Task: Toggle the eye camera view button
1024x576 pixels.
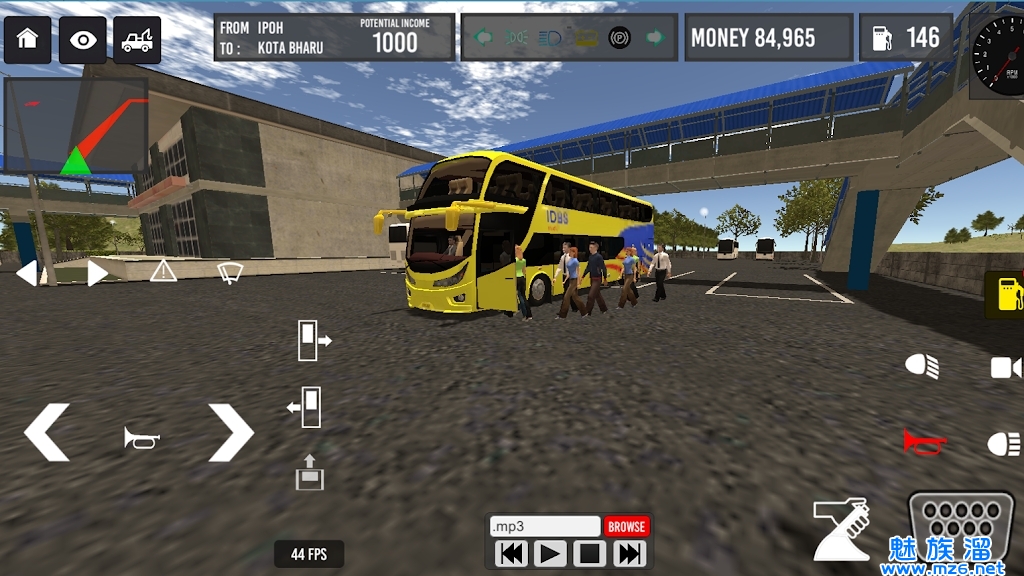Action: tap(83, 40)
